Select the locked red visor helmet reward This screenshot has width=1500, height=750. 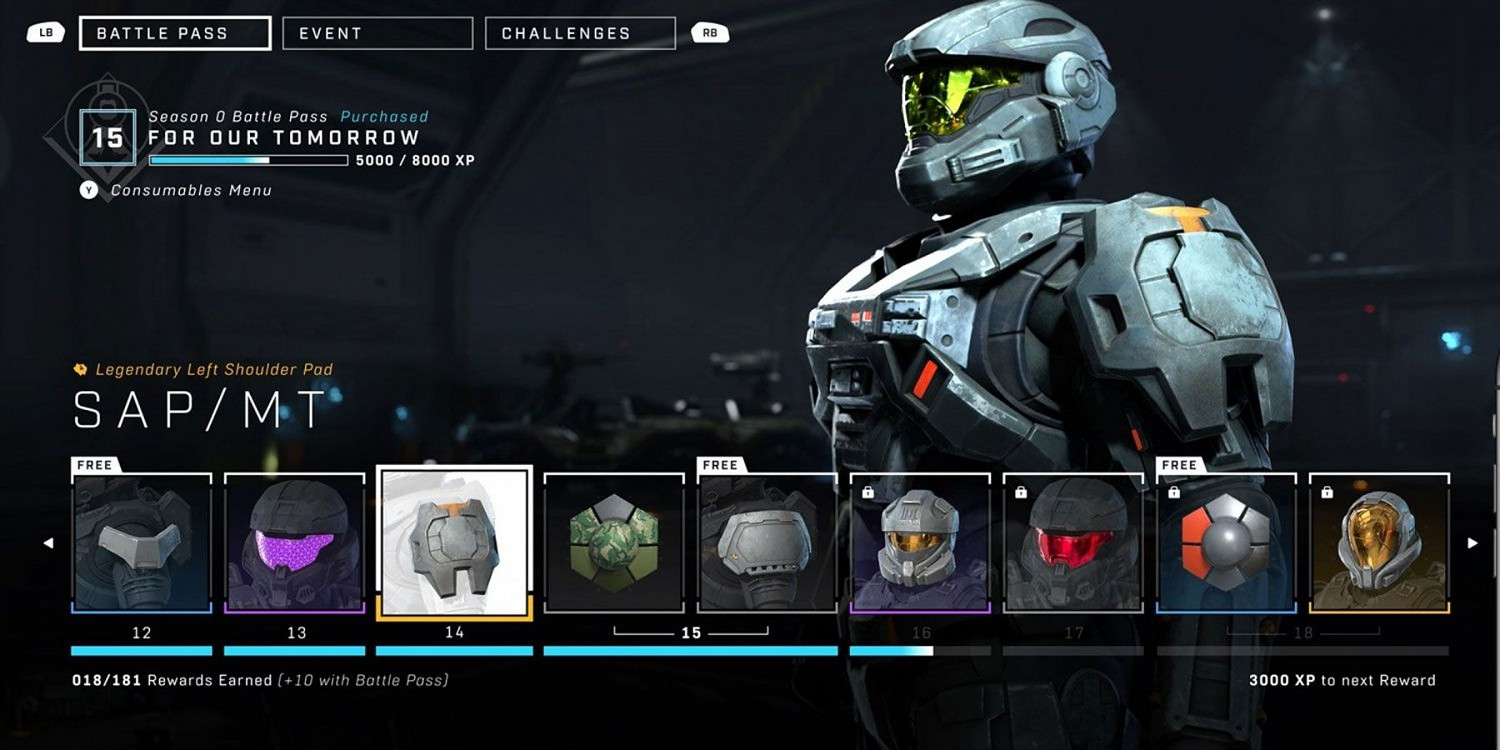1073,543
